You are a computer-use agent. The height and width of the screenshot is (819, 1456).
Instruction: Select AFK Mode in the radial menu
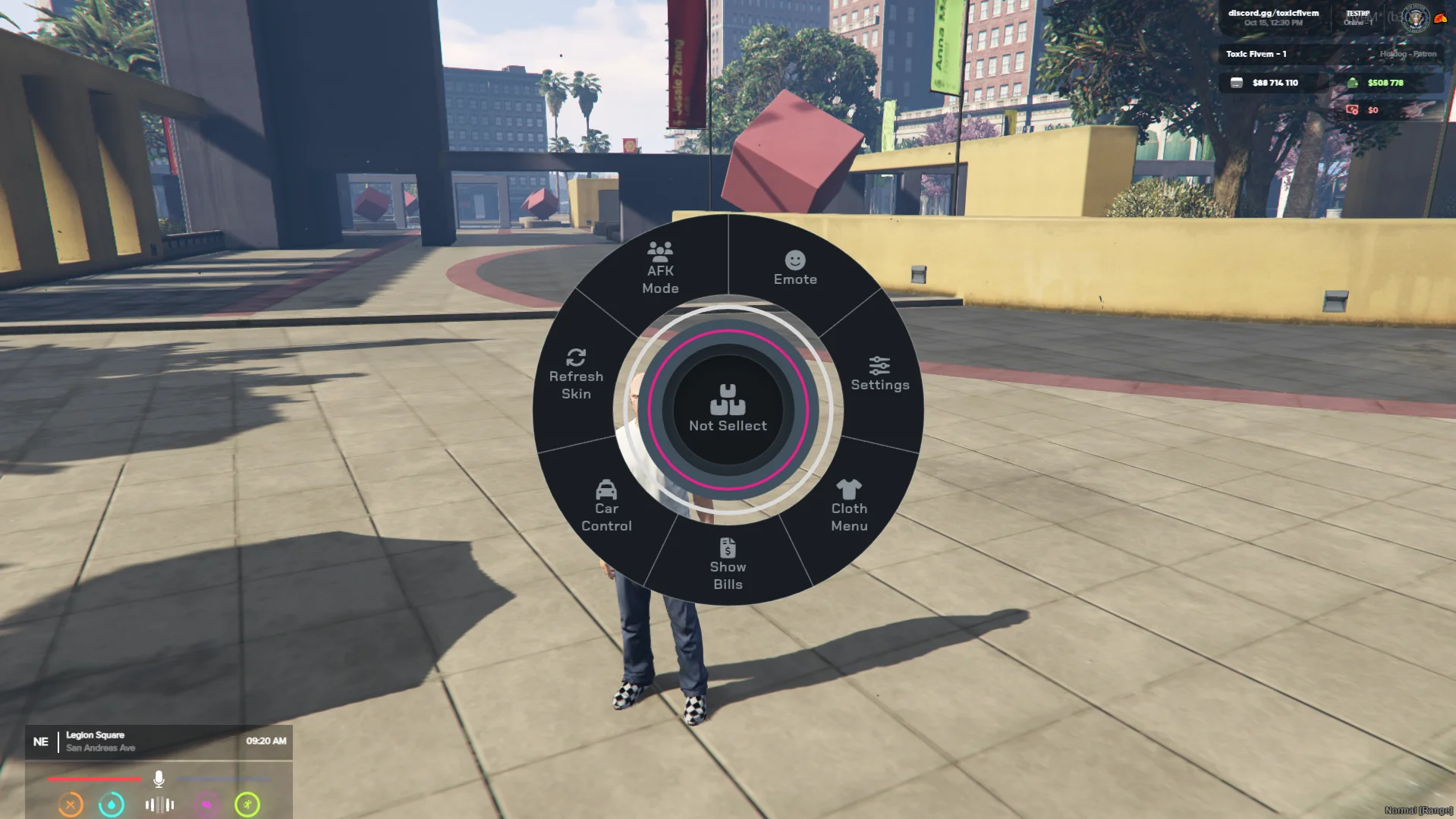pyautogui.click(x=660, y=270)
